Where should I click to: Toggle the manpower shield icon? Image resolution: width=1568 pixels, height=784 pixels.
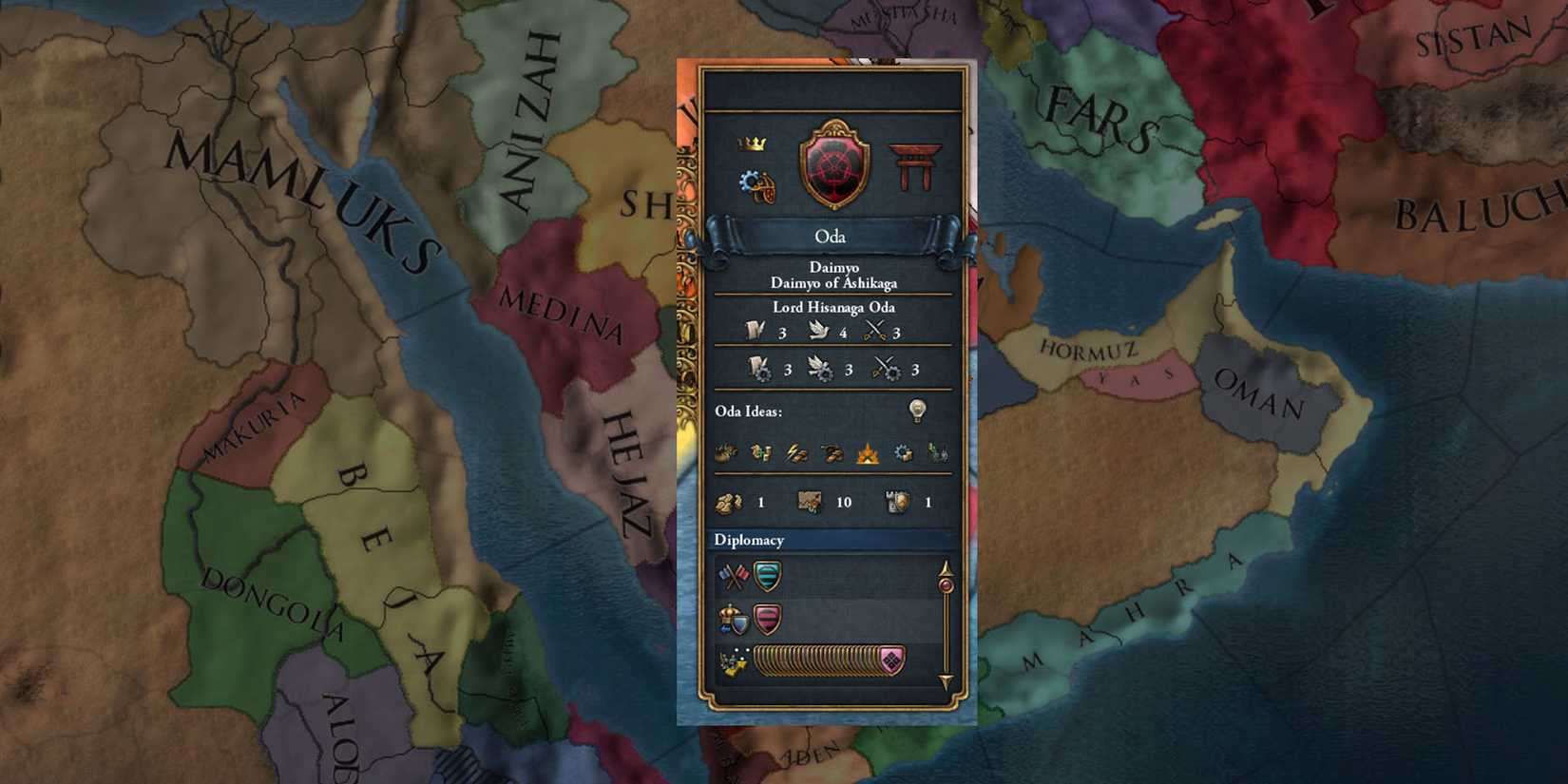click(x=897, y=501)
